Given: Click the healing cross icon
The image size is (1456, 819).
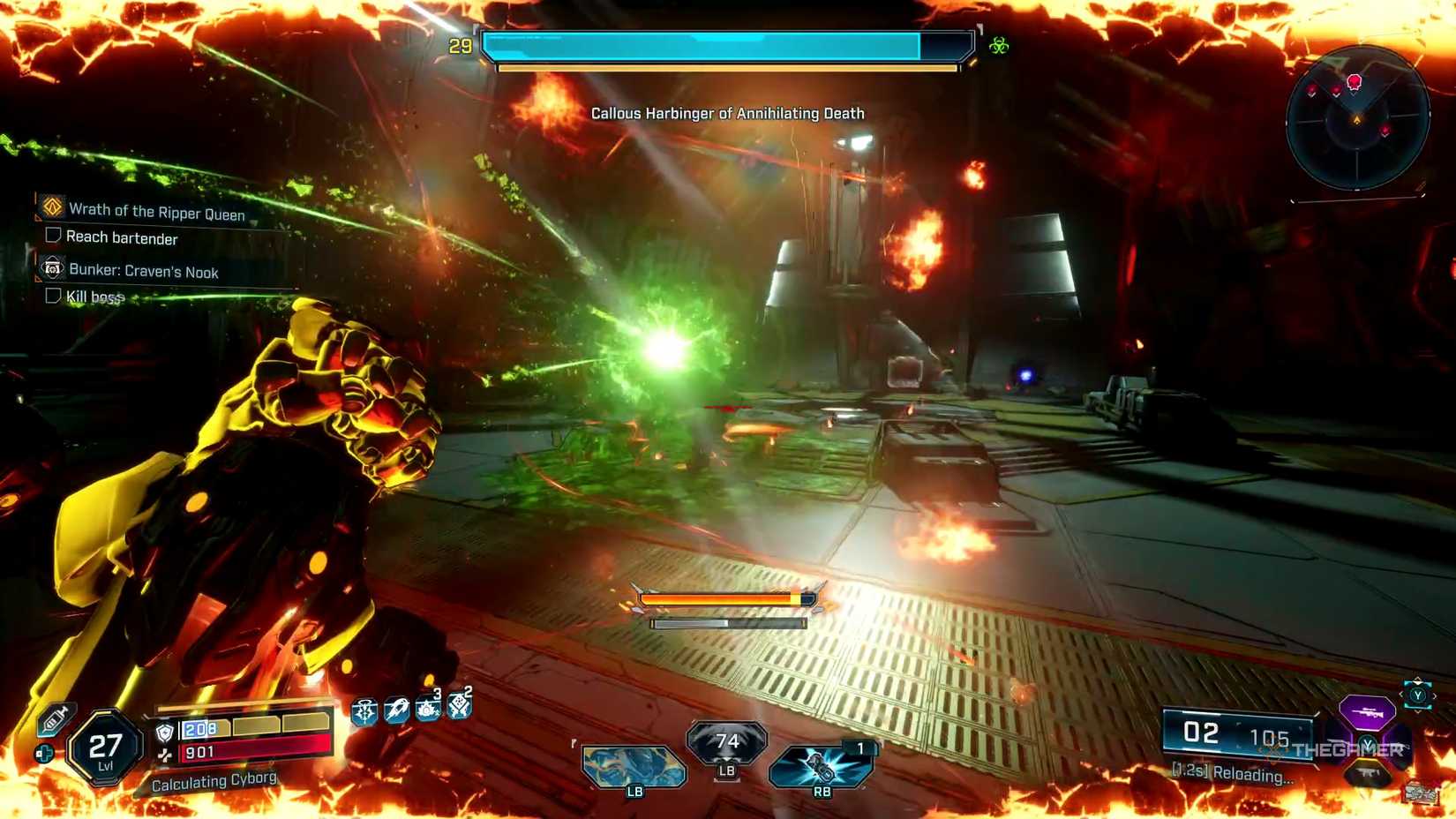Looking at the screenshot, I should 43,753.
